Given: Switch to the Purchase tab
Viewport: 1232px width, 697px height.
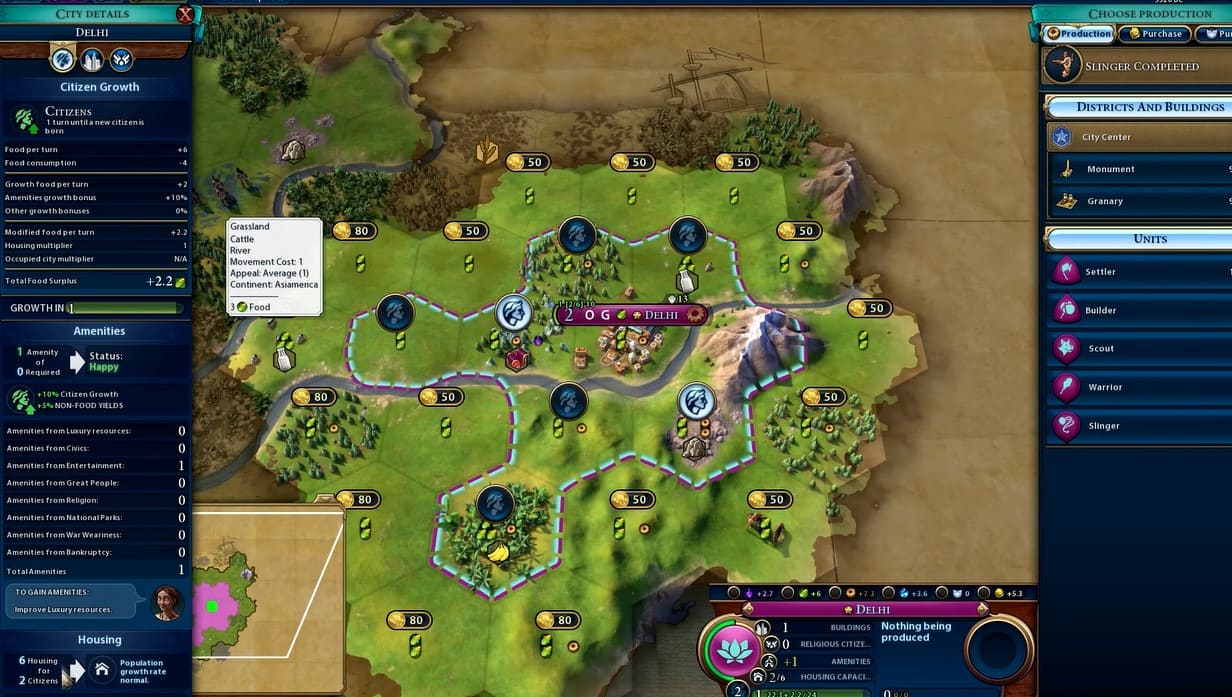Looking at the screenshot, I should point(1154,34).
